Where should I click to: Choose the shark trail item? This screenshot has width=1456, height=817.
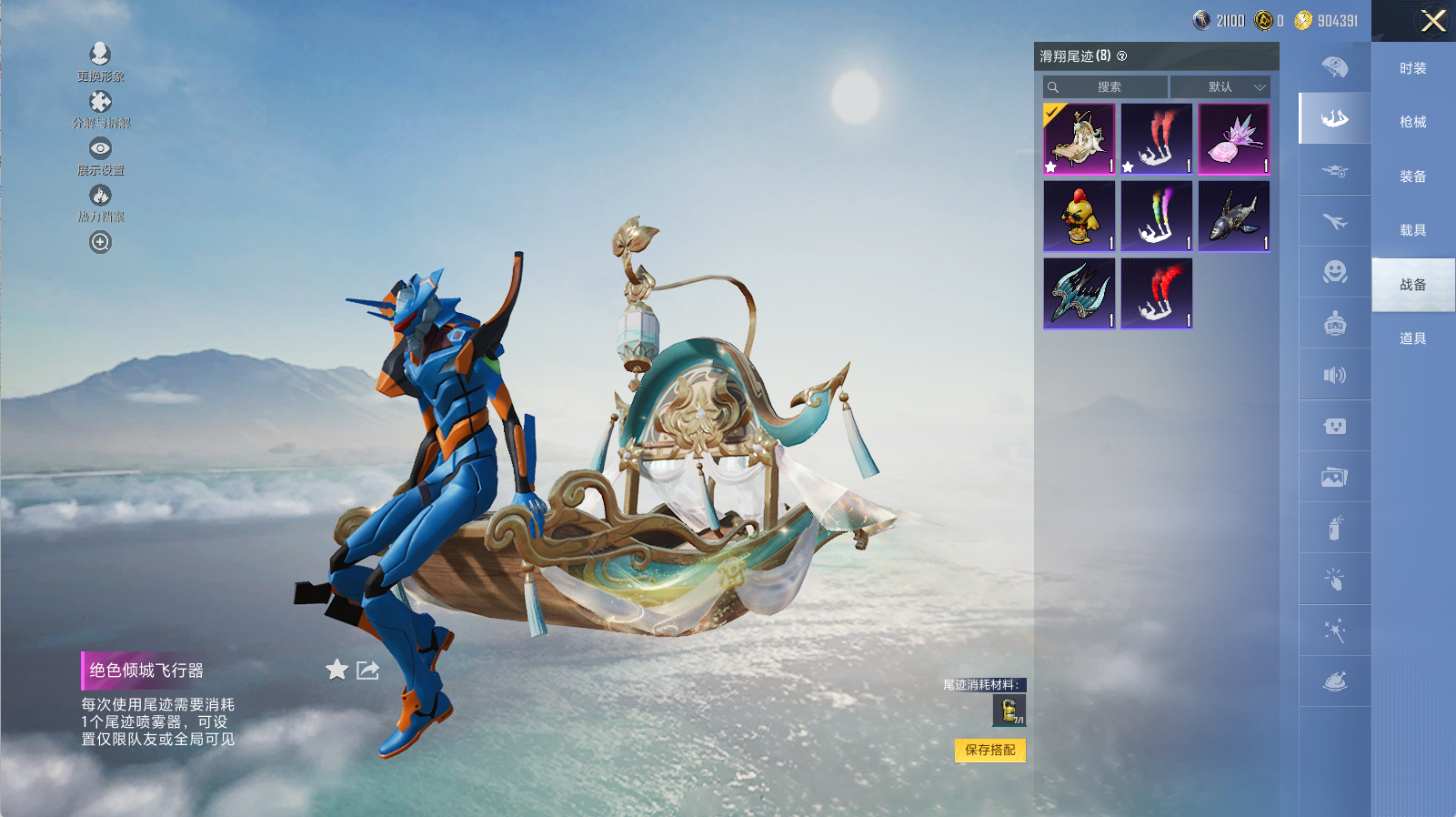1233,217
